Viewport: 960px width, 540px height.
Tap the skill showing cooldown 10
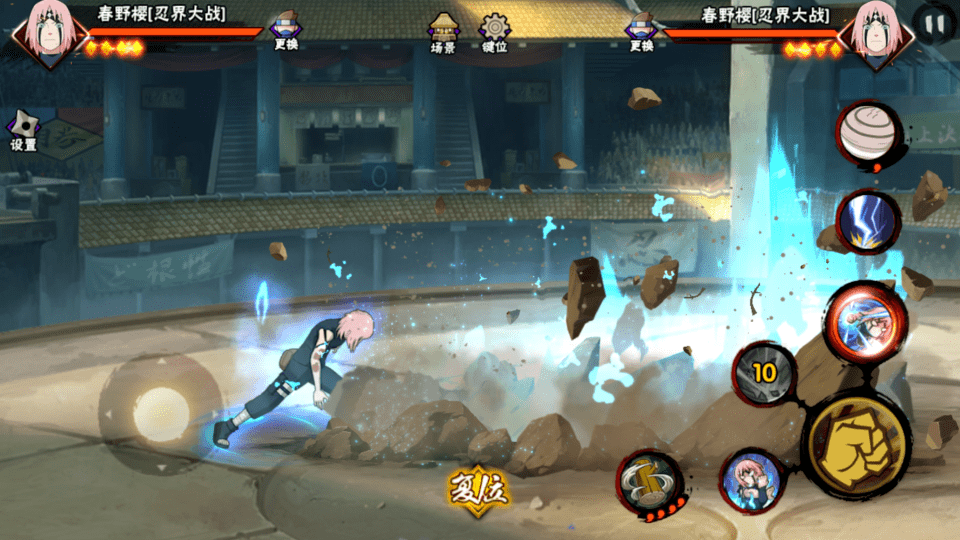pyautogui.click(x=765, y=373)
